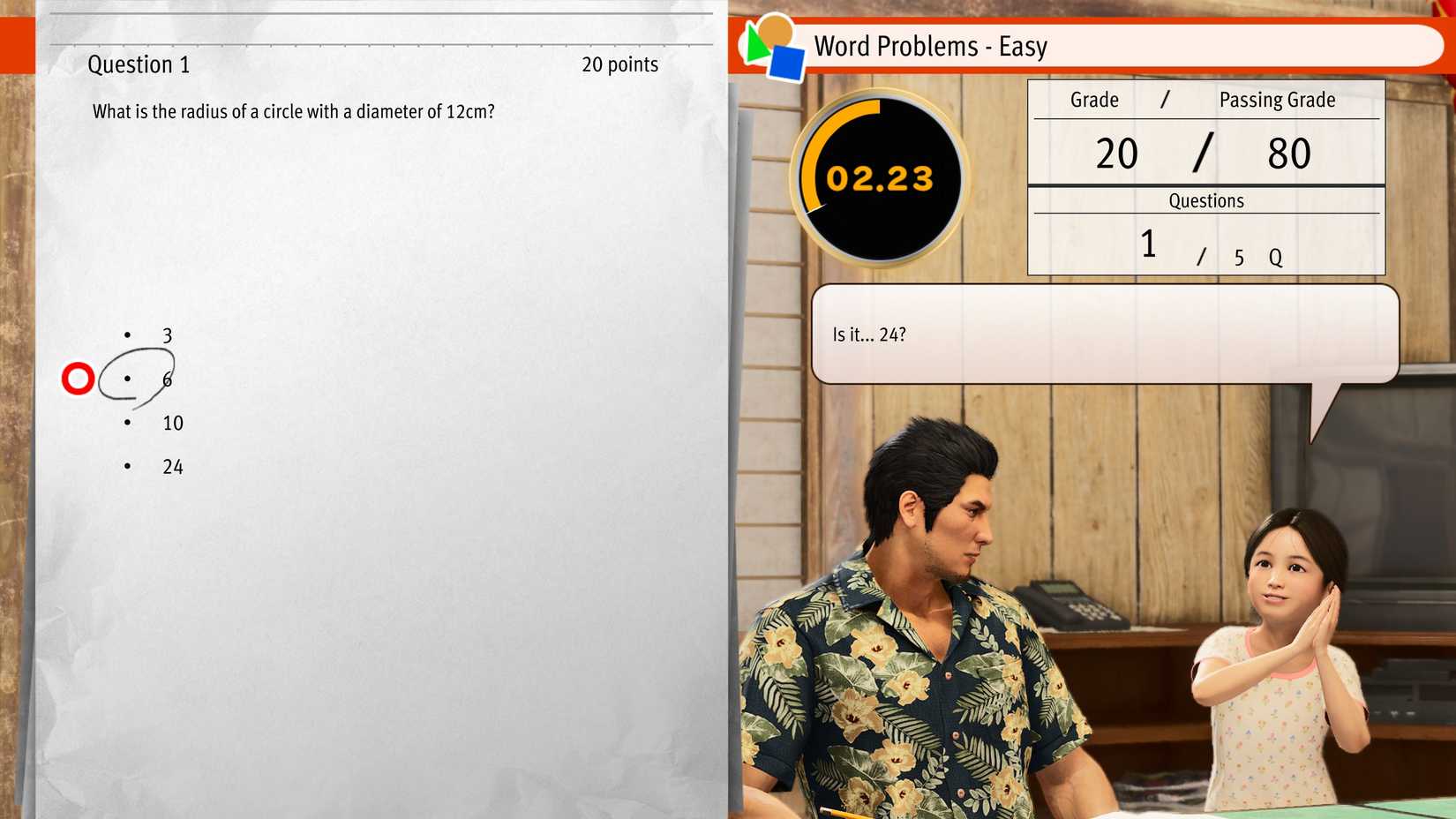
Task: Collapse the 'Is it... 24?' speech bubble
Action: (1106, 334)
